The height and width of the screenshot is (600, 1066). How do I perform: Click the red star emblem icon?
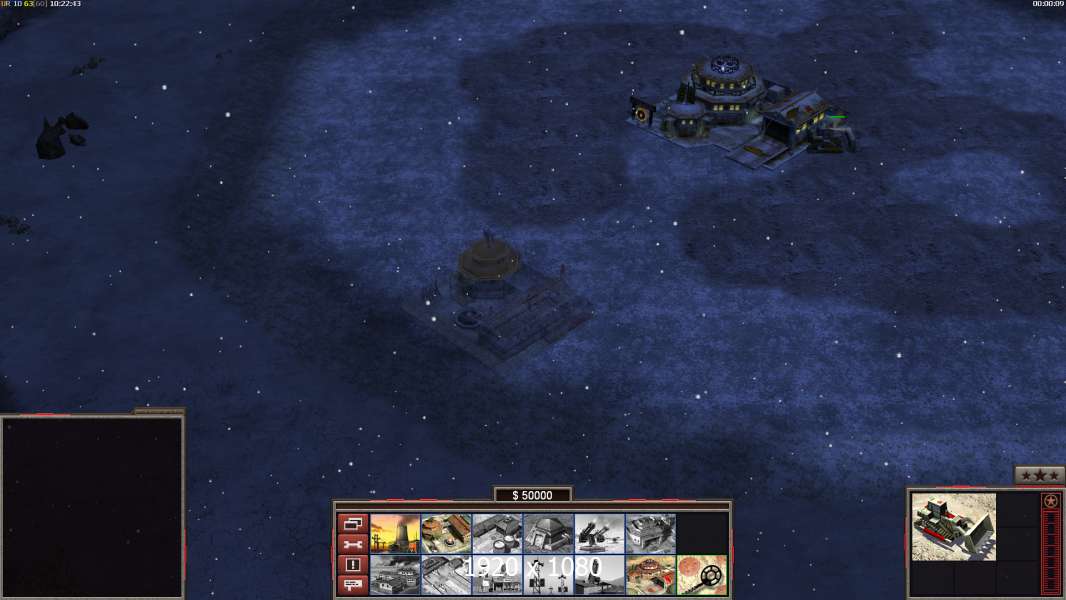coord(1050,501)
